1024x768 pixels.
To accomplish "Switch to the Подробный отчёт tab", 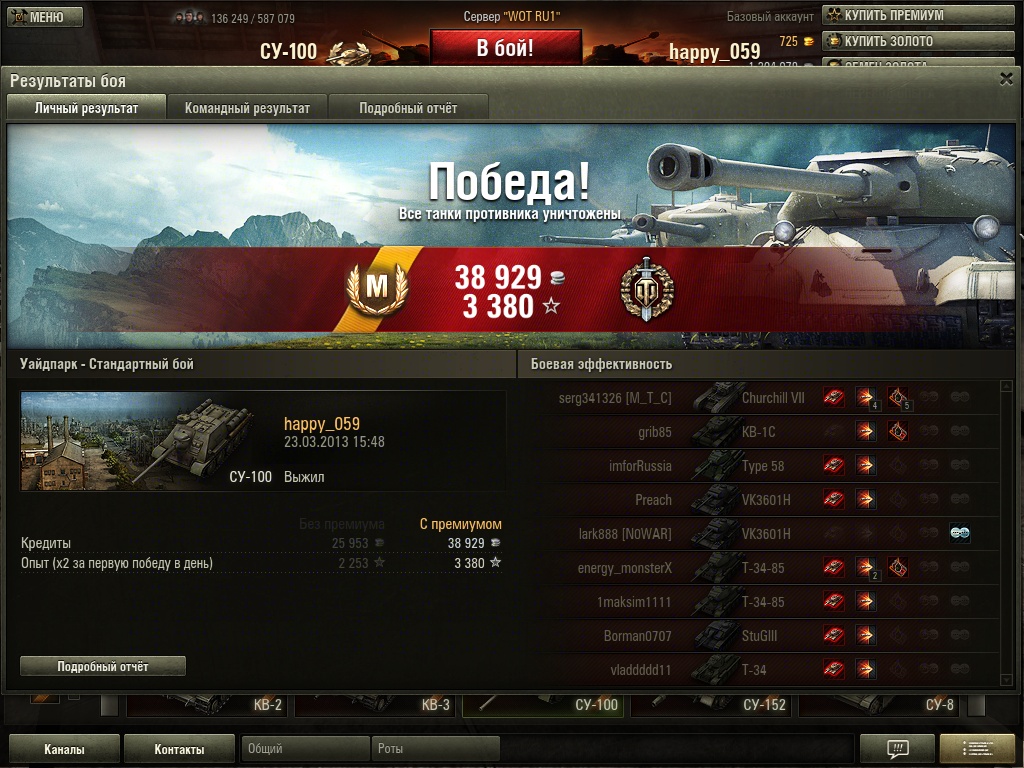I will (408, 108).
